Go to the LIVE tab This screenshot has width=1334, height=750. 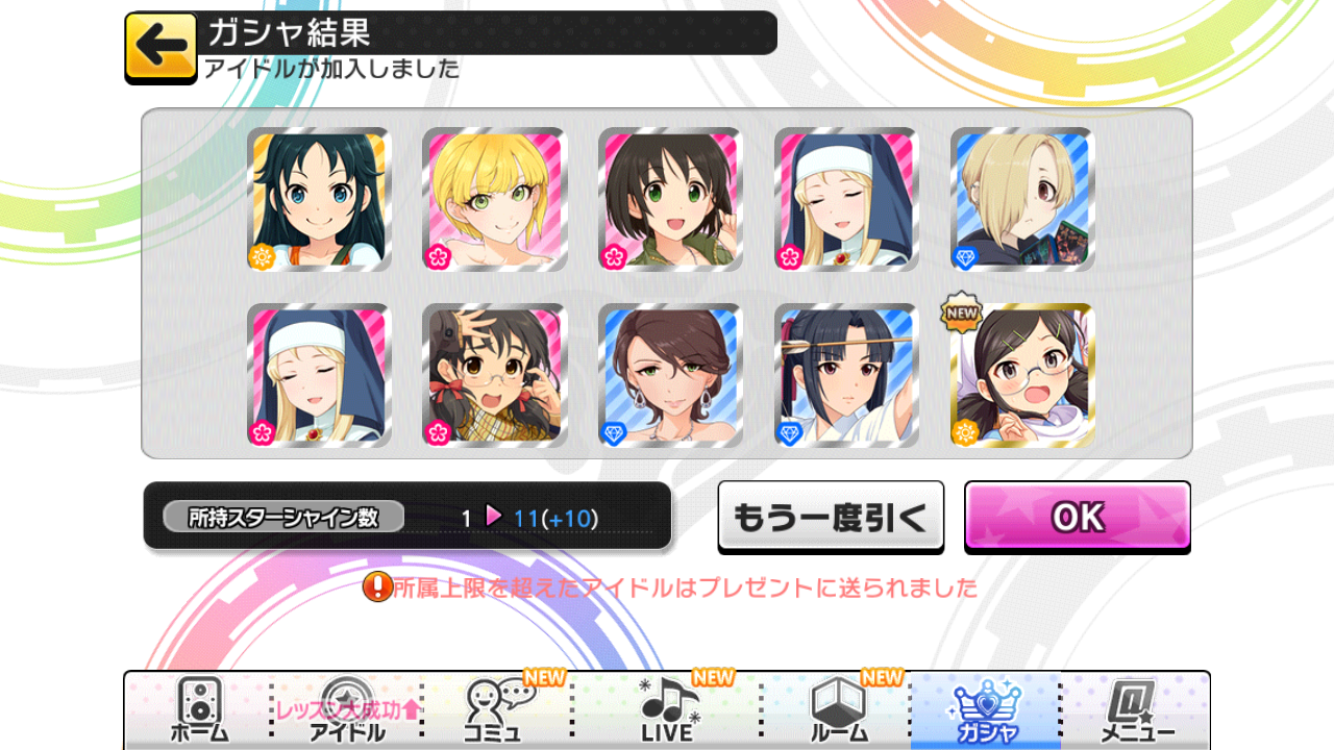pyautogui.click(x=667, y=711)
